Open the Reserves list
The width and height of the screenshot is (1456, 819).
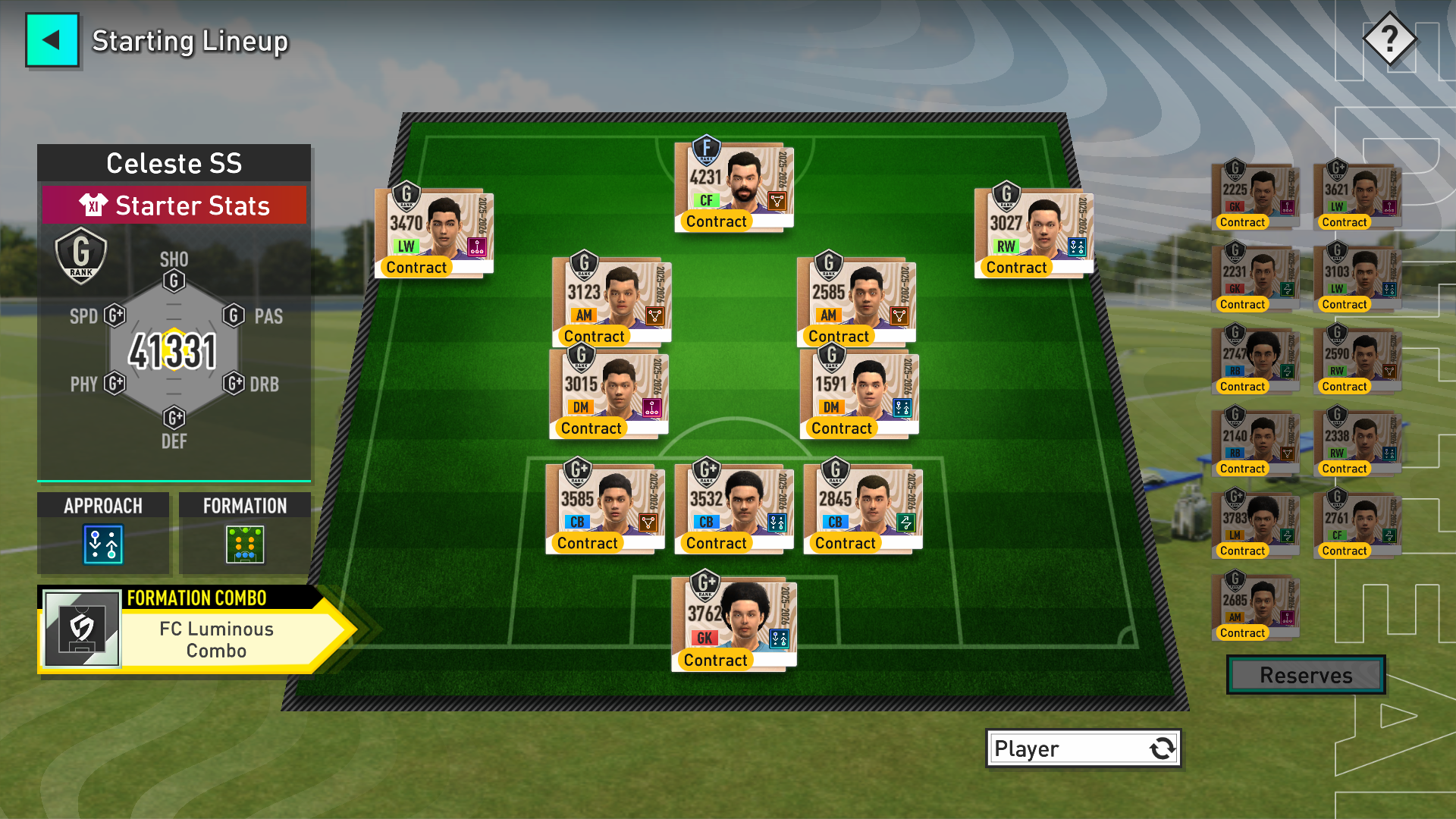1305,675
